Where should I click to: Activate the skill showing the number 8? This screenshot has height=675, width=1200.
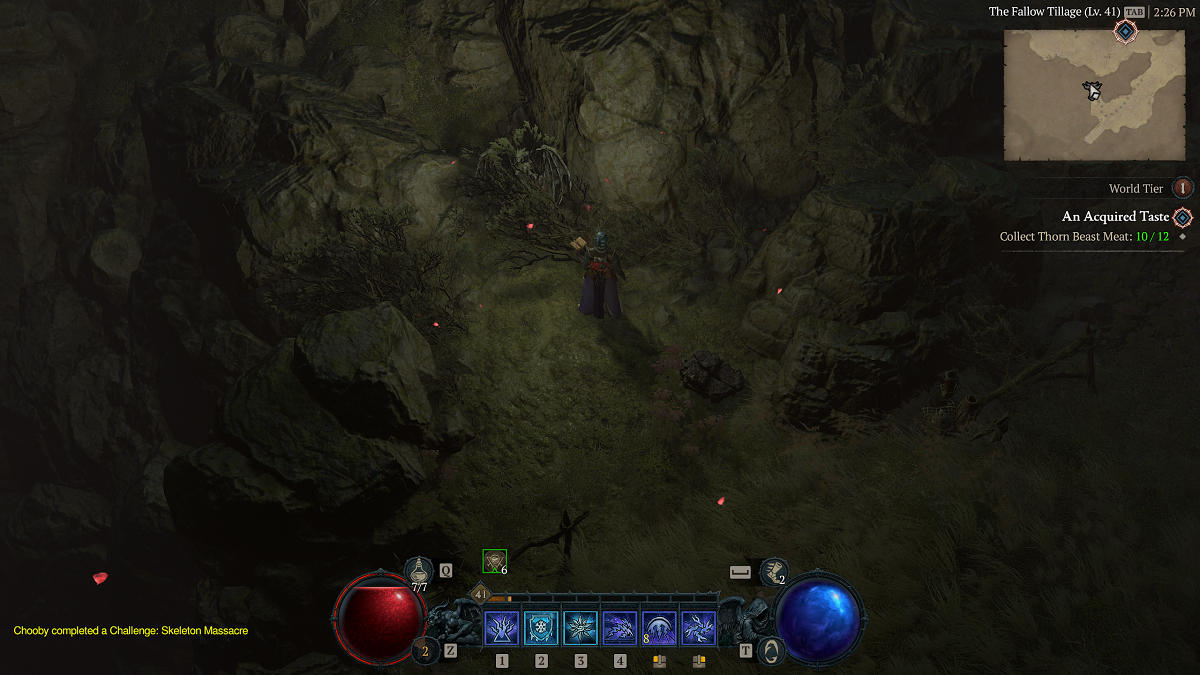pos(659,629)
